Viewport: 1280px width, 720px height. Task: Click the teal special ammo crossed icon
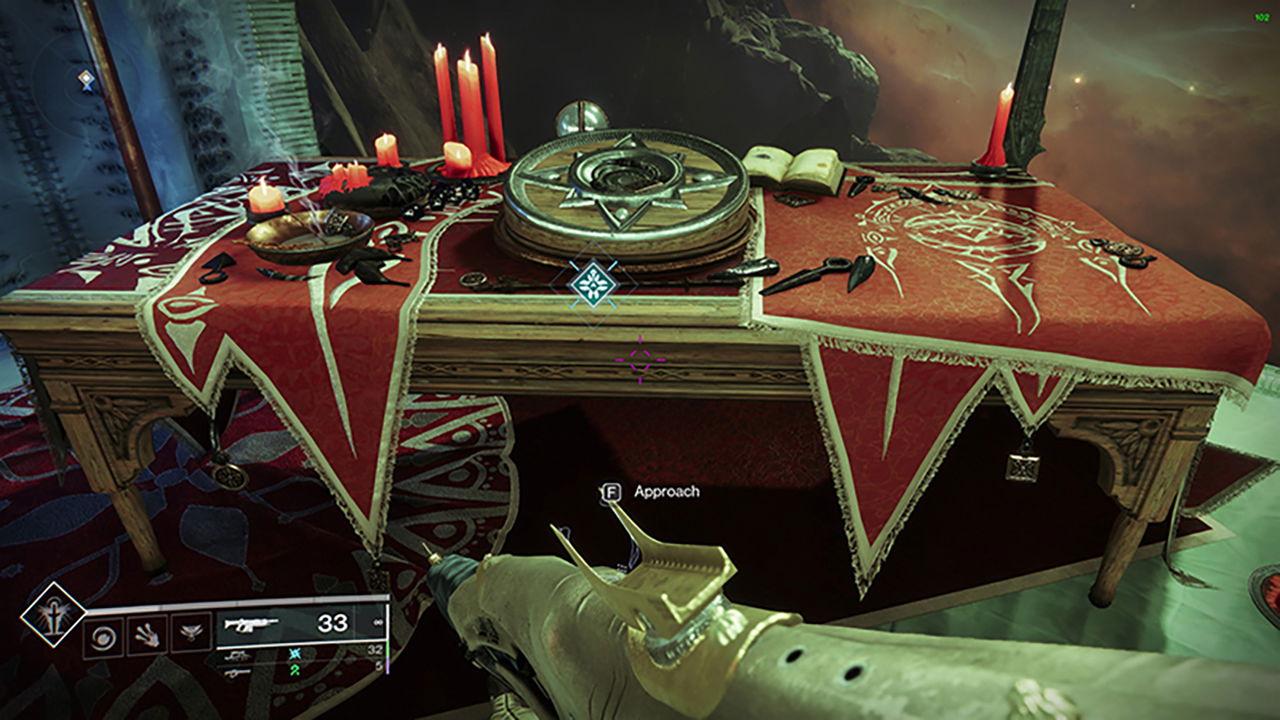[x=295, y=655]
